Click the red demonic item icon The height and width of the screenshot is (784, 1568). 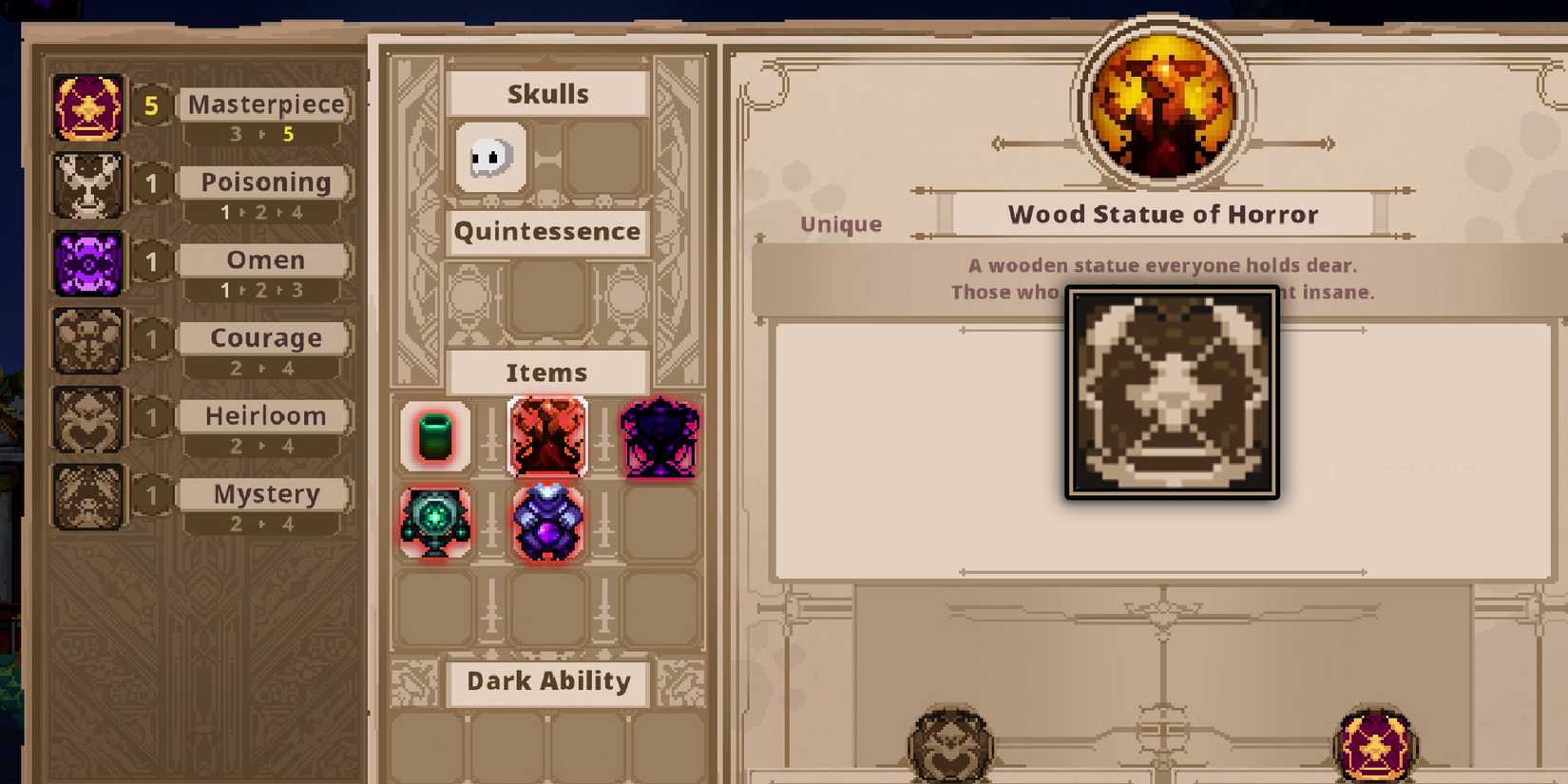[x=547, y=438]
